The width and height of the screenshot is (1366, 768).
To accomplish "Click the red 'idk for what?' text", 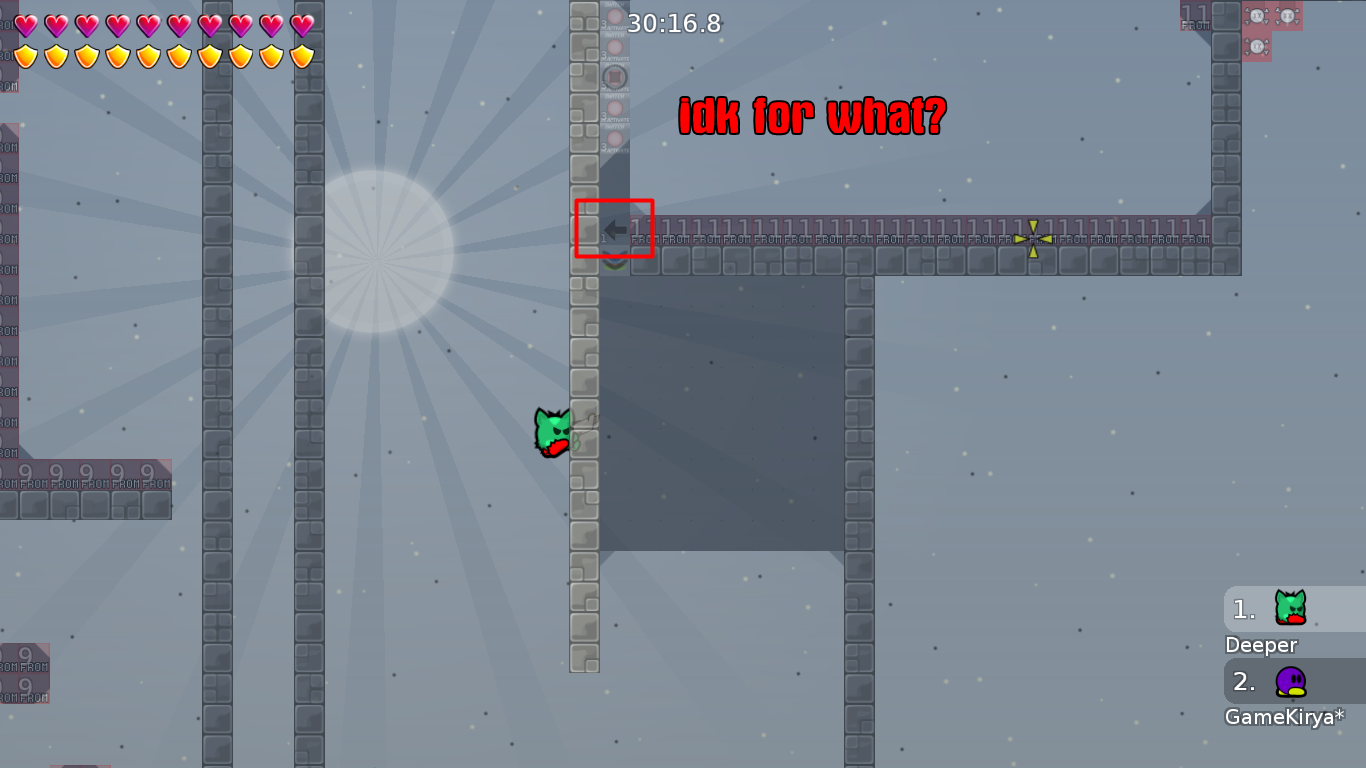I will pos(808,116).
